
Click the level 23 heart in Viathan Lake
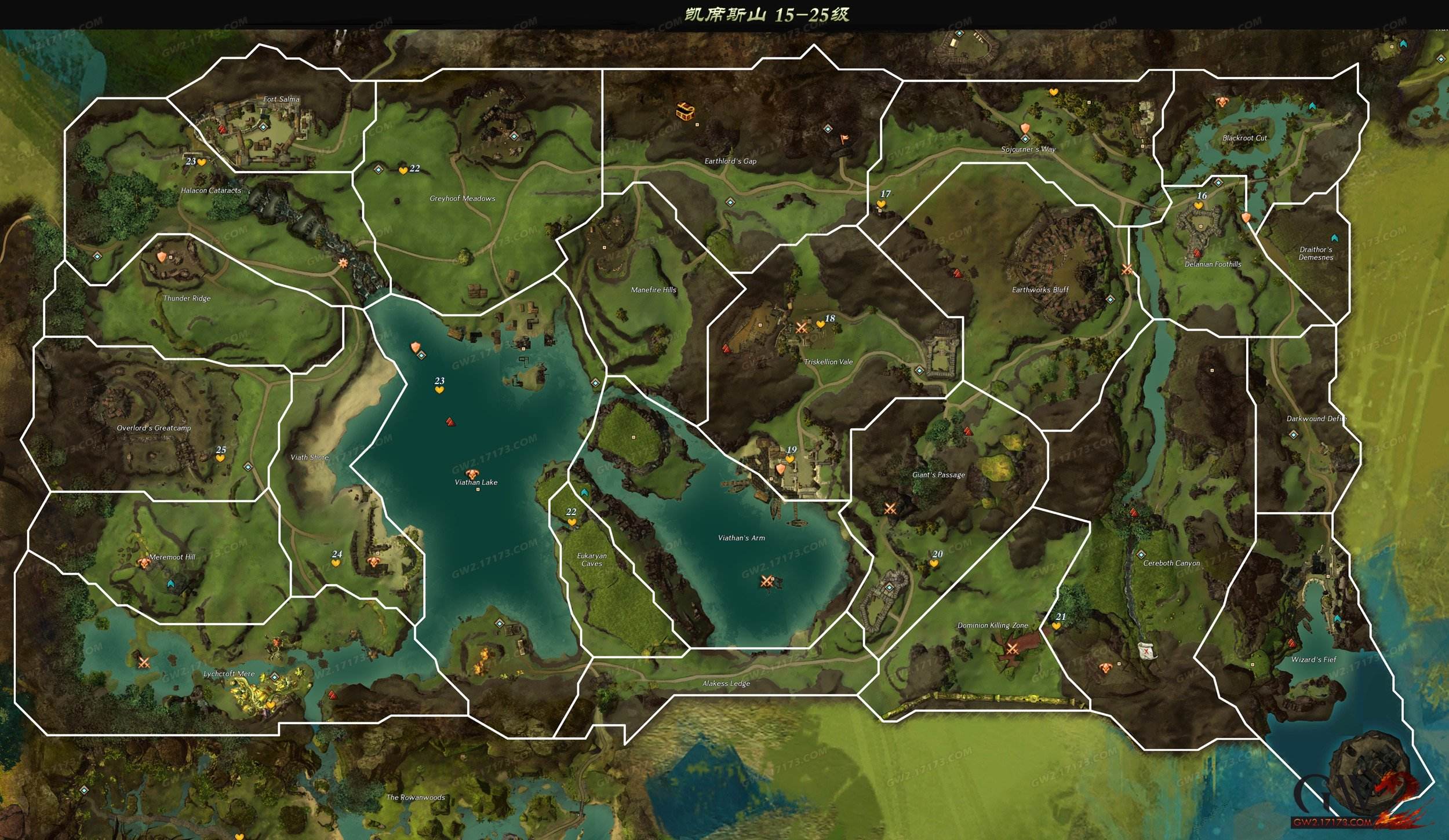[439, 390]
